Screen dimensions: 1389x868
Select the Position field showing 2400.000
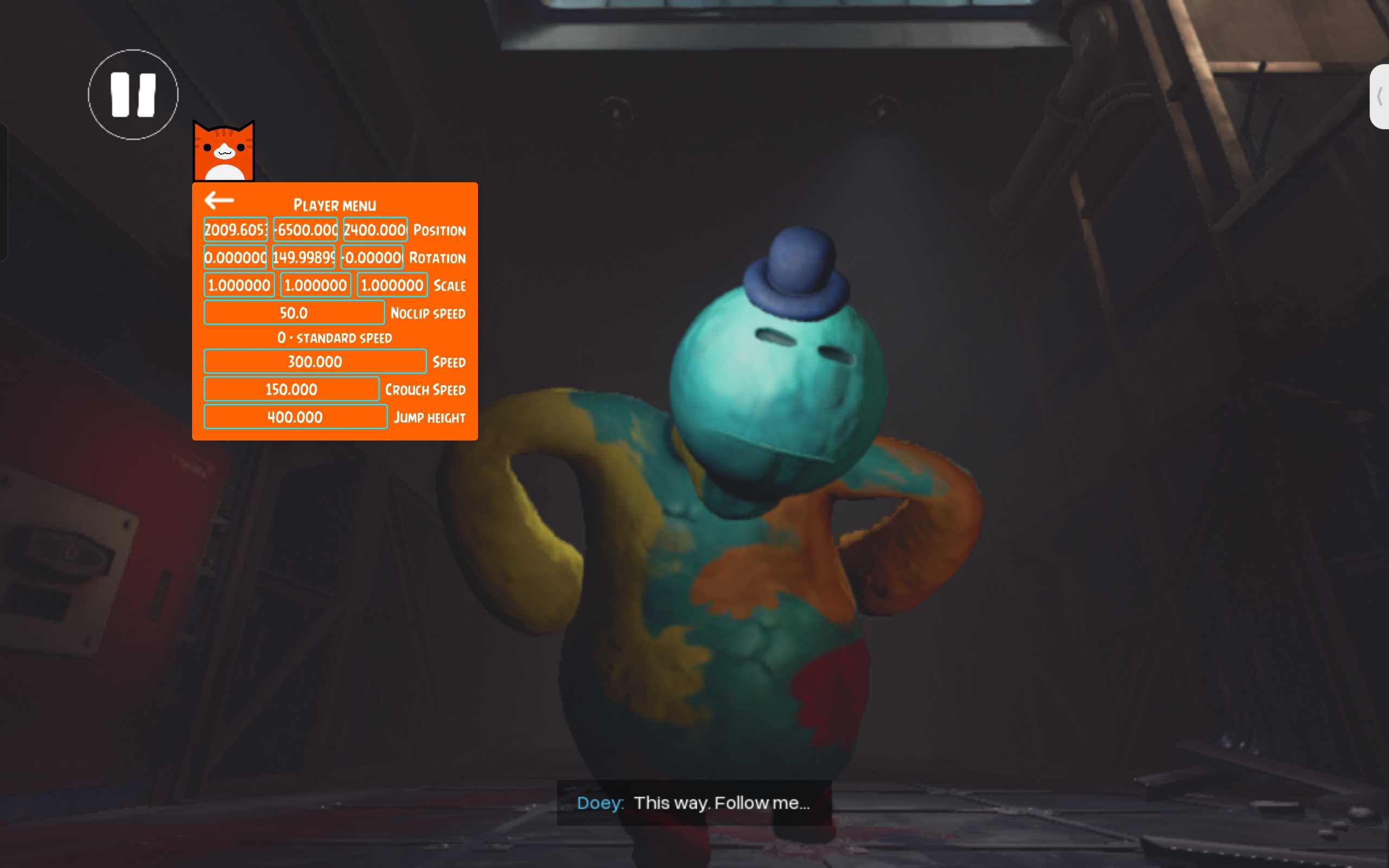pos(375,229)
